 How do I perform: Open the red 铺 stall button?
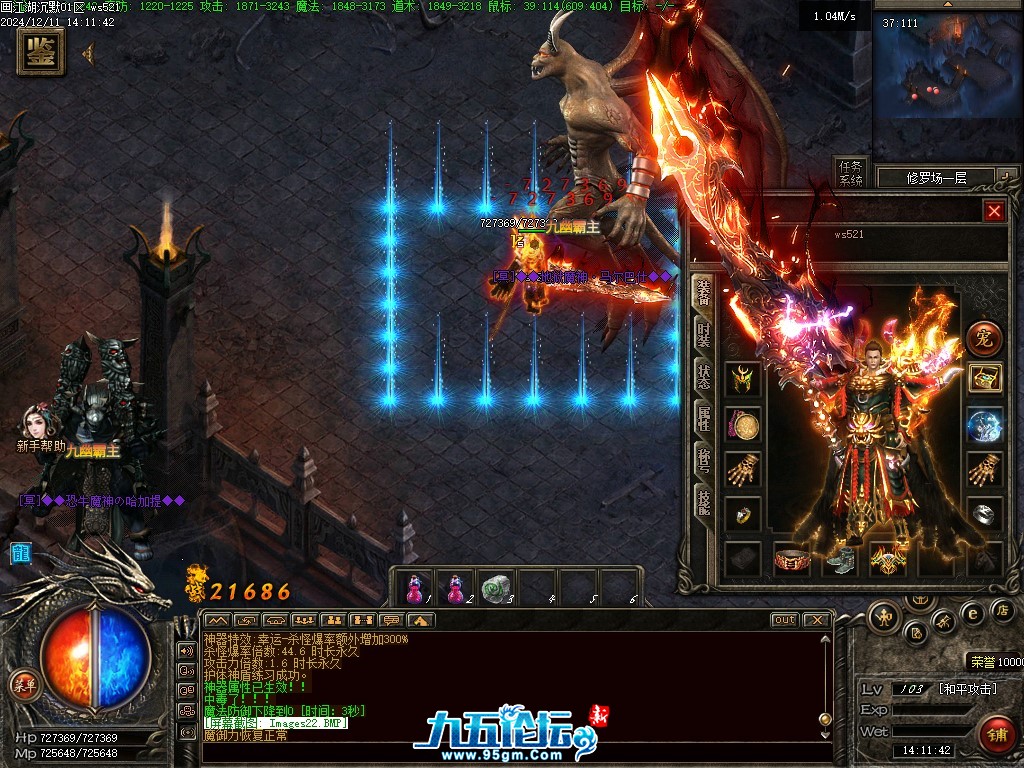click(x=996, y=735)
